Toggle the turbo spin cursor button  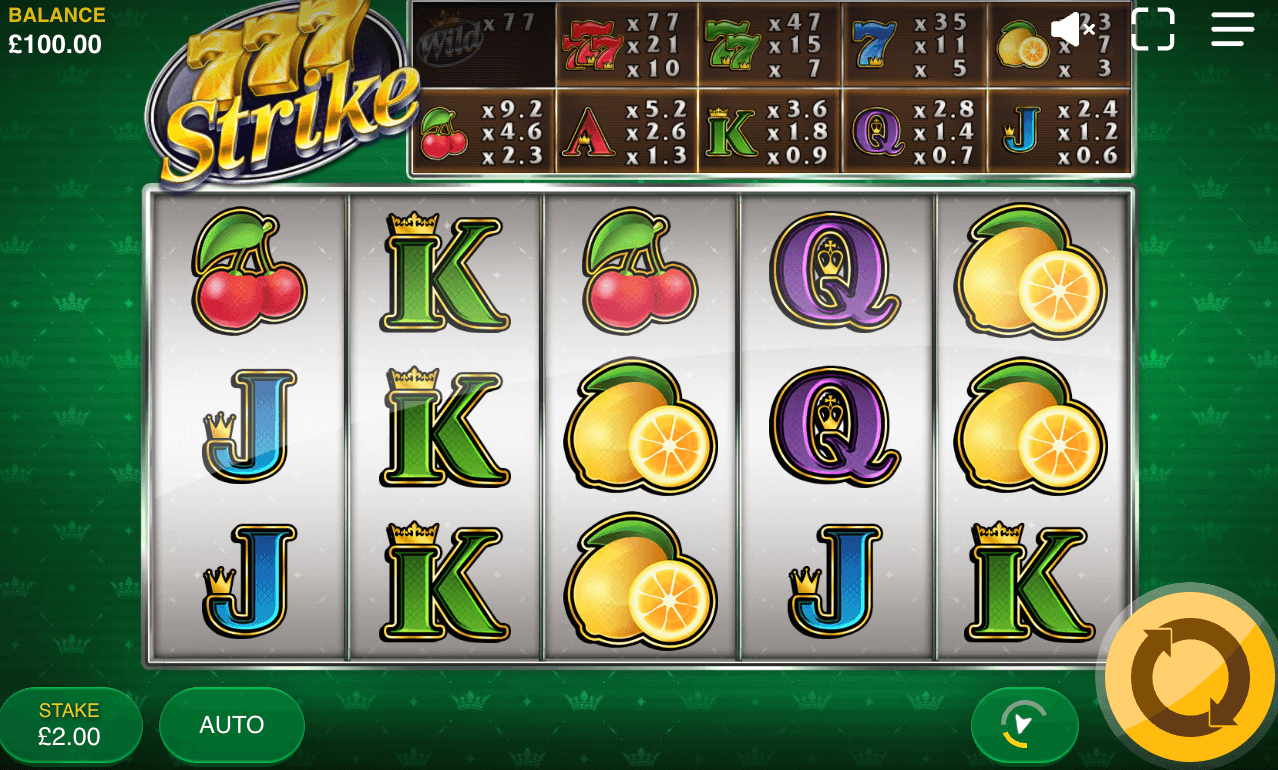(1024, 725)
